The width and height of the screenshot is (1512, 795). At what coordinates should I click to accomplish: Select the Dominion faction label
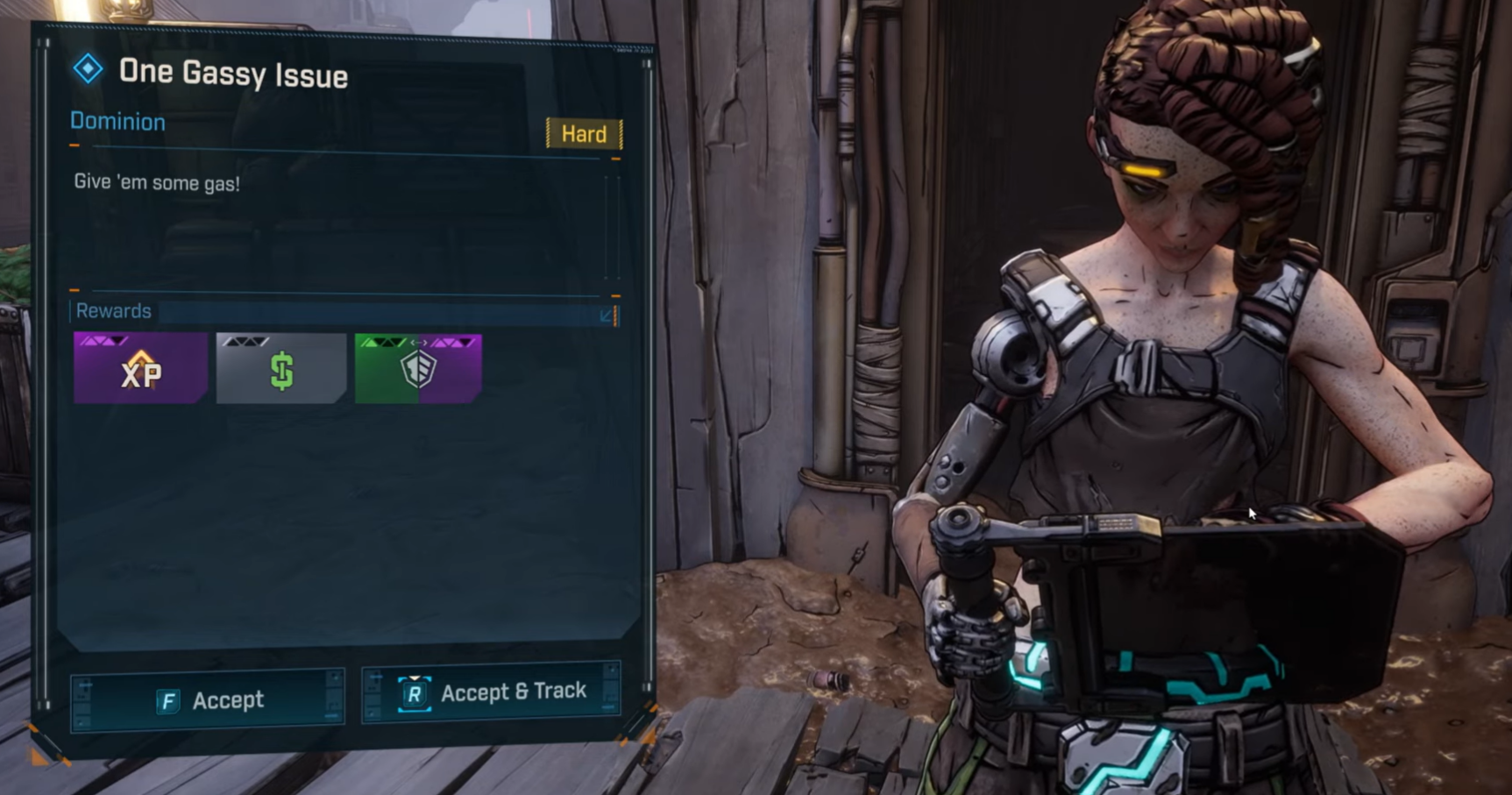117,122
